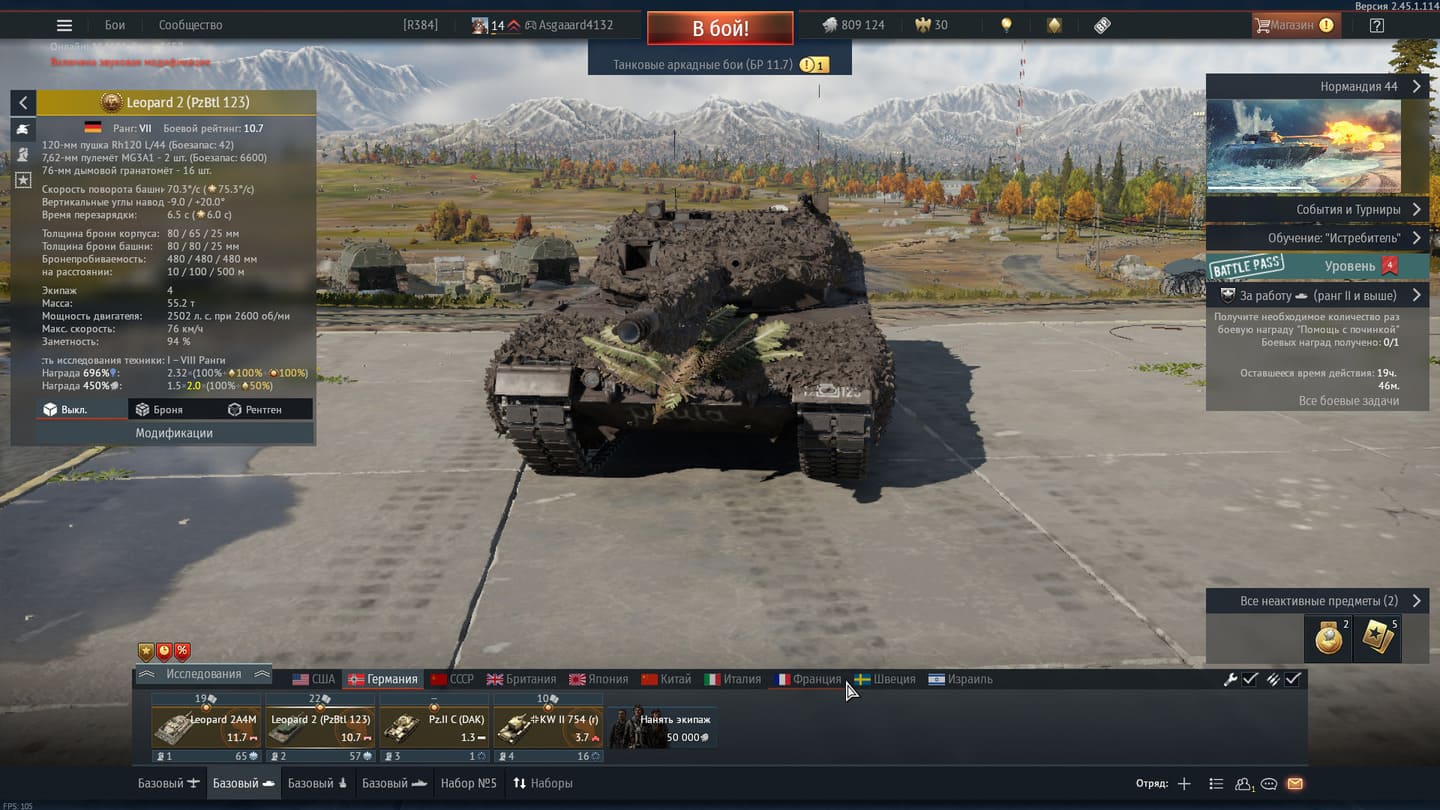1440x810 pixels.
Task: Open the Battle Pass Уровень banner
Action: pos(1316,266)
